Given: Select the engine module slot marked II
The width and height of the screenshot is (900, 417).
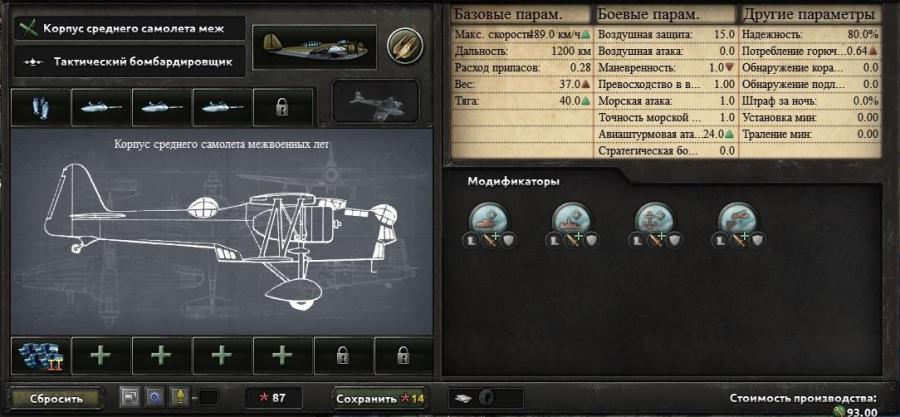Looking at the screenshot, I should click(x=40, y=355).
